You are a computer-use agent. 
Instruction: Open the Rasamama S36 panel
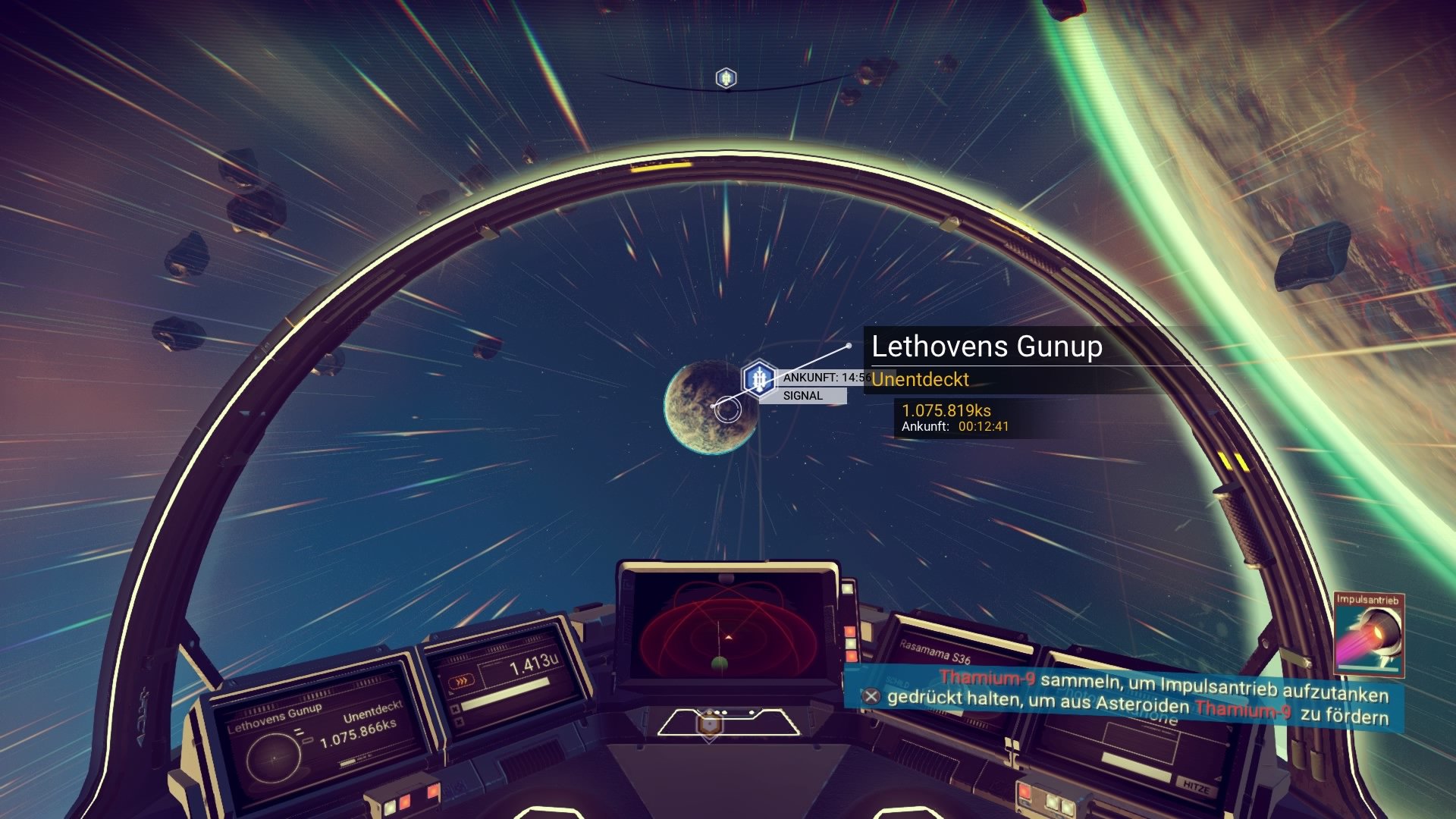click(x=935, y=651)
